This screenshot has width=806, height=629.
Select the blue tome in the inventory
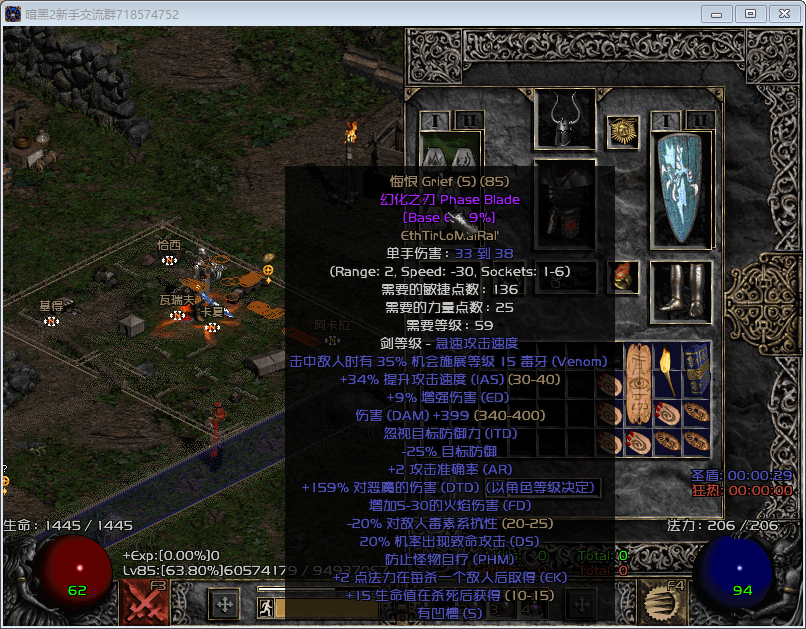pyautogui.click(x=696, y=369)
